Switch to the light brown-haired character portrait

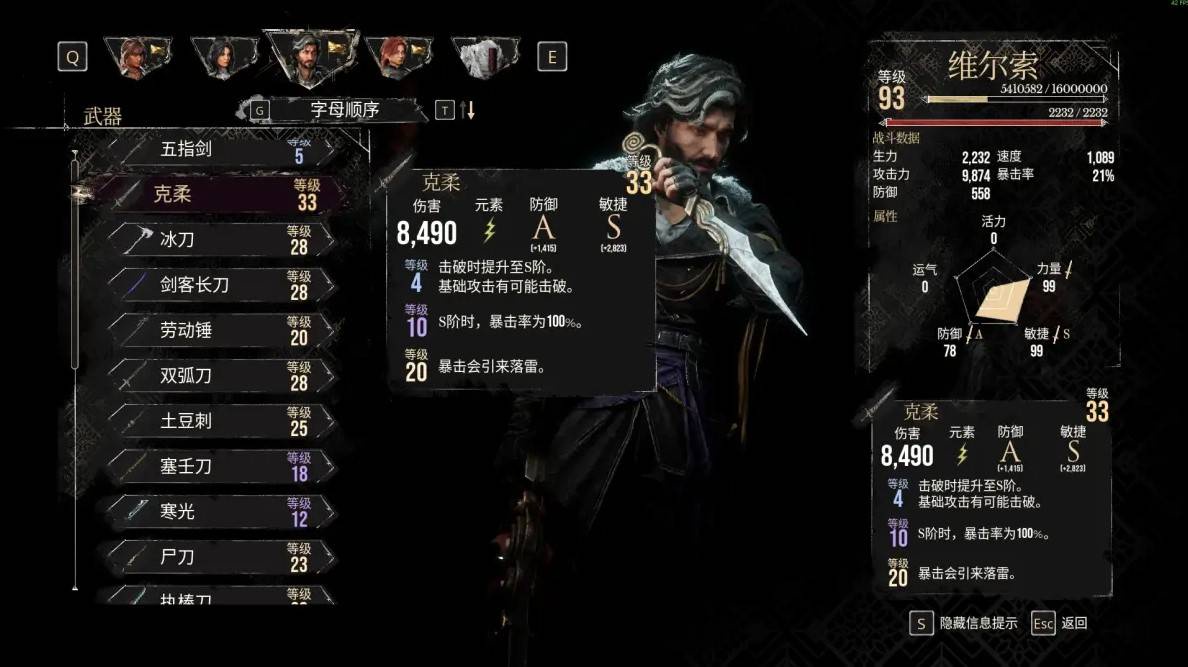[138, 57]
